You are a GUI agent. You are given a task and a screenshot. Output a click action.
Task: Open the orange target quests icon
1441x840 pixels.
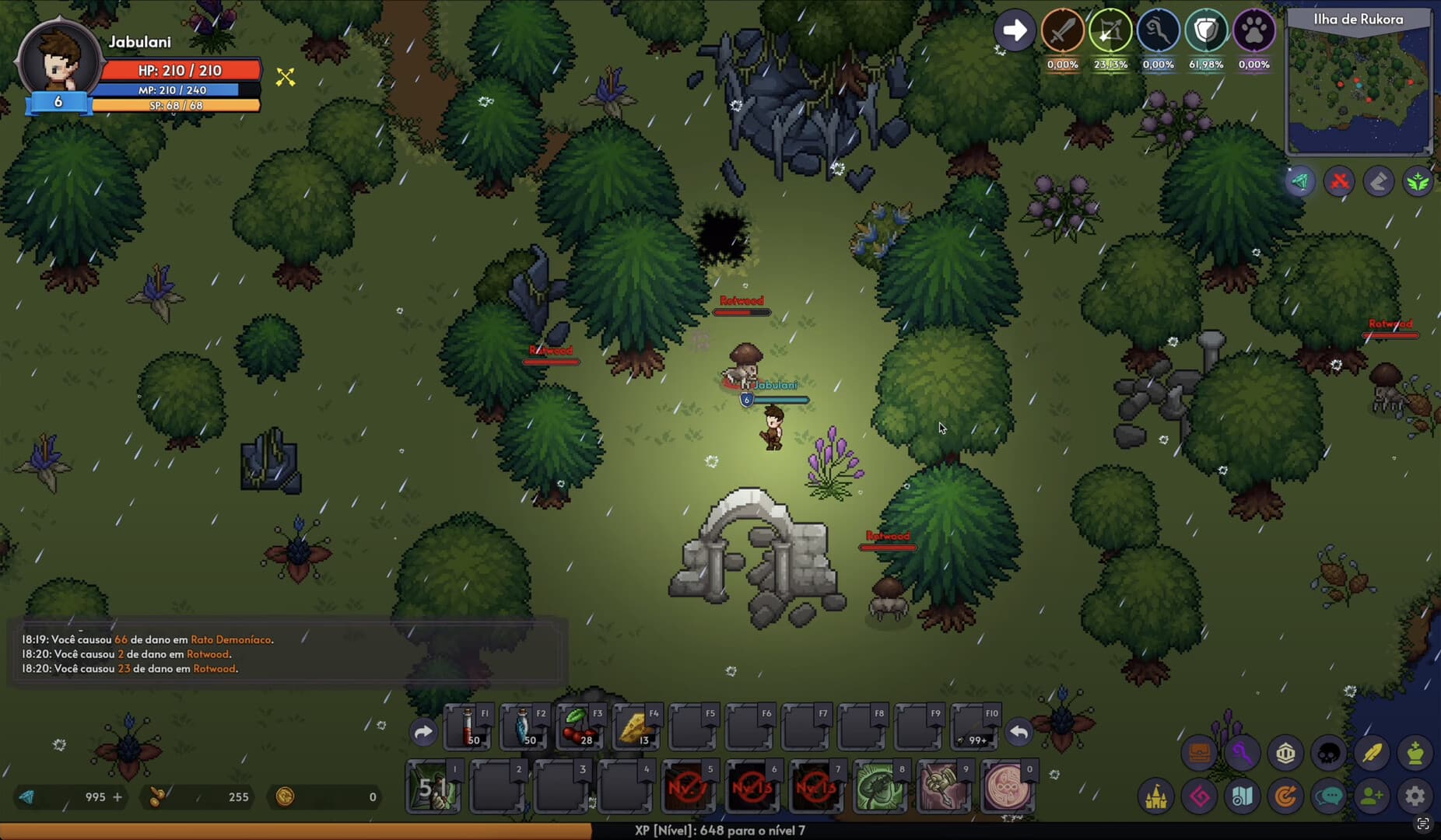click(1287, 797)
